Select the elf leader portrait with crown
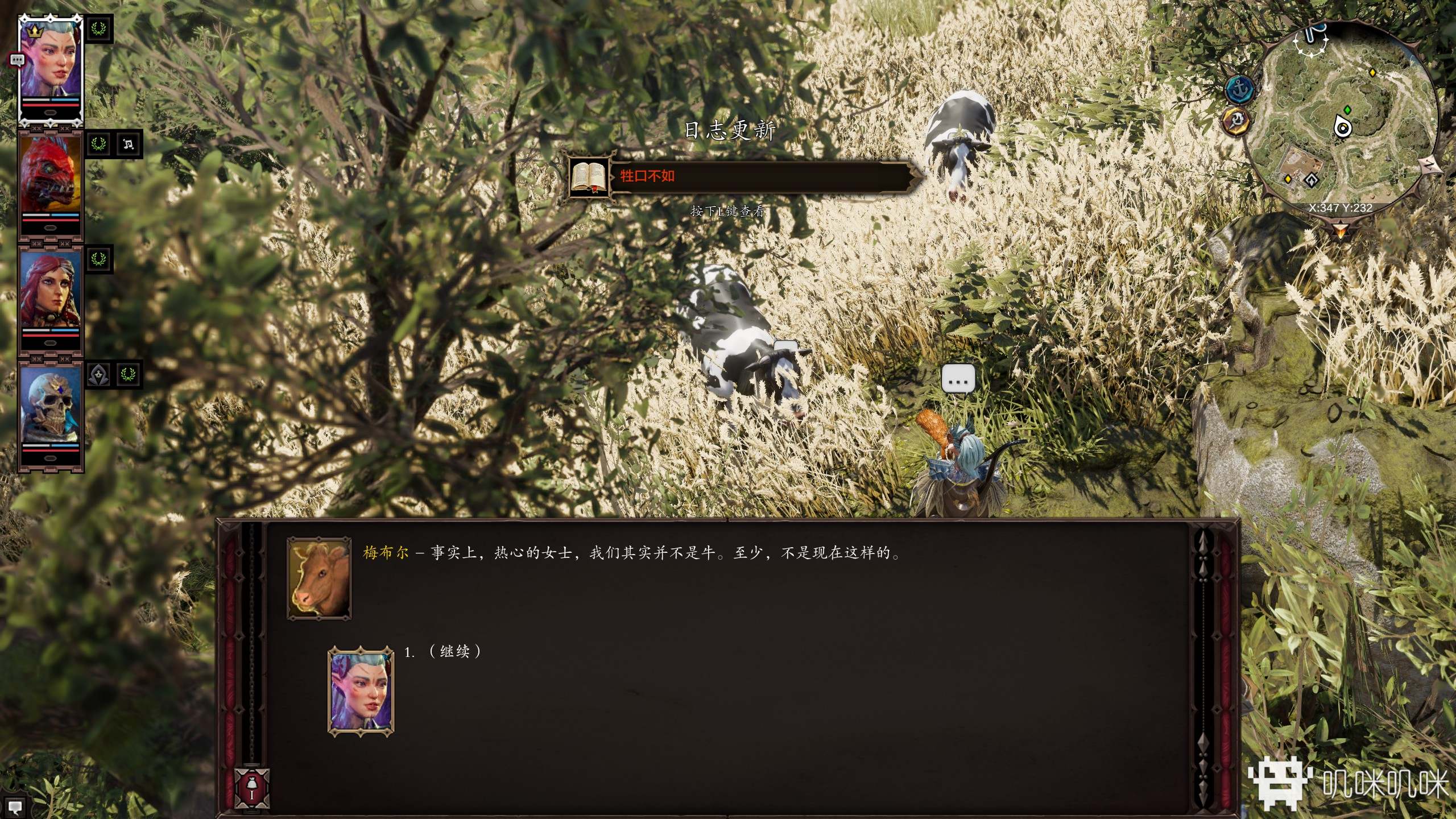Viewport: 1456px width, 819px height. tap(50, 61)
